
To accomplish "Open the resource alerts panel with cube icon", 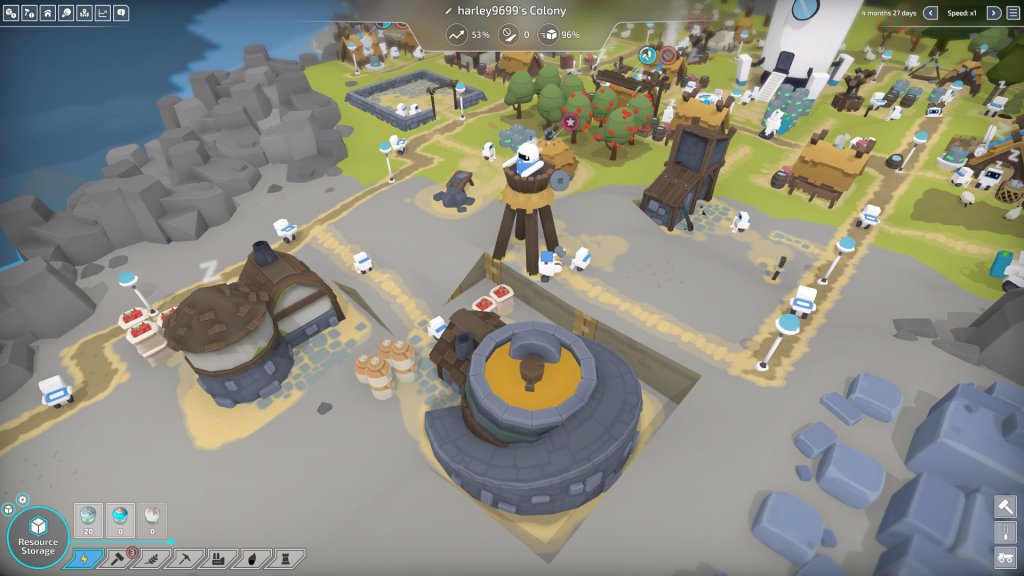I will point(12,13).
